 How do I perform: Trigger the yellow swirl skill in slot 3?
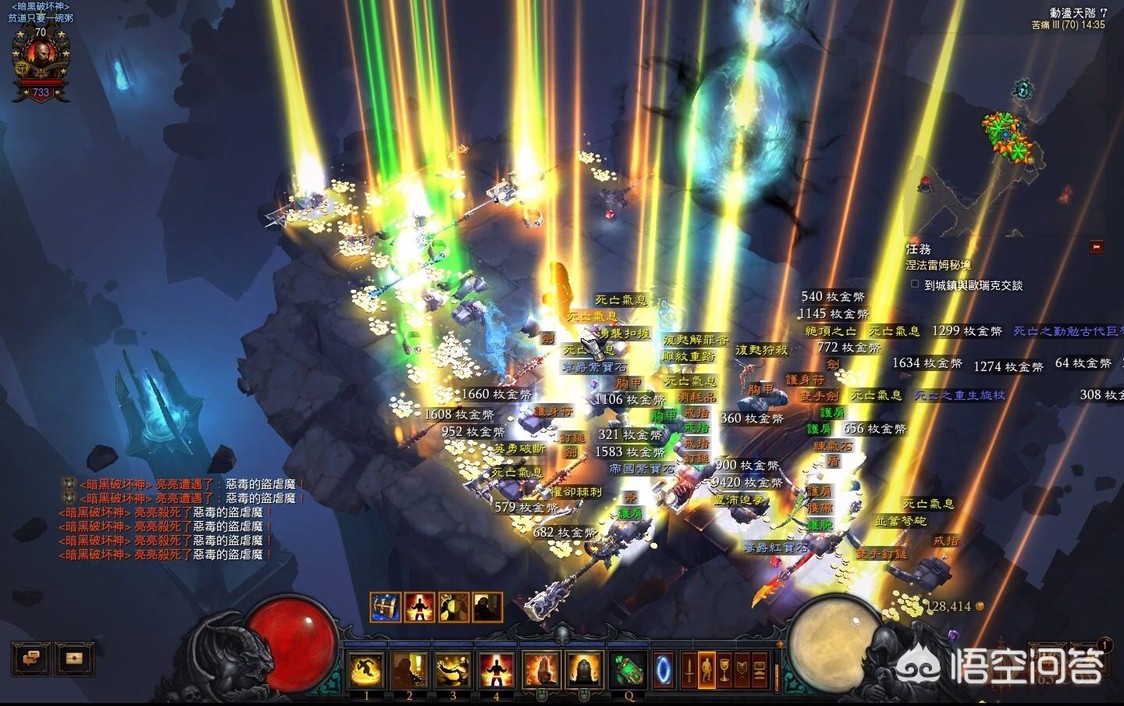coord(453,669)
